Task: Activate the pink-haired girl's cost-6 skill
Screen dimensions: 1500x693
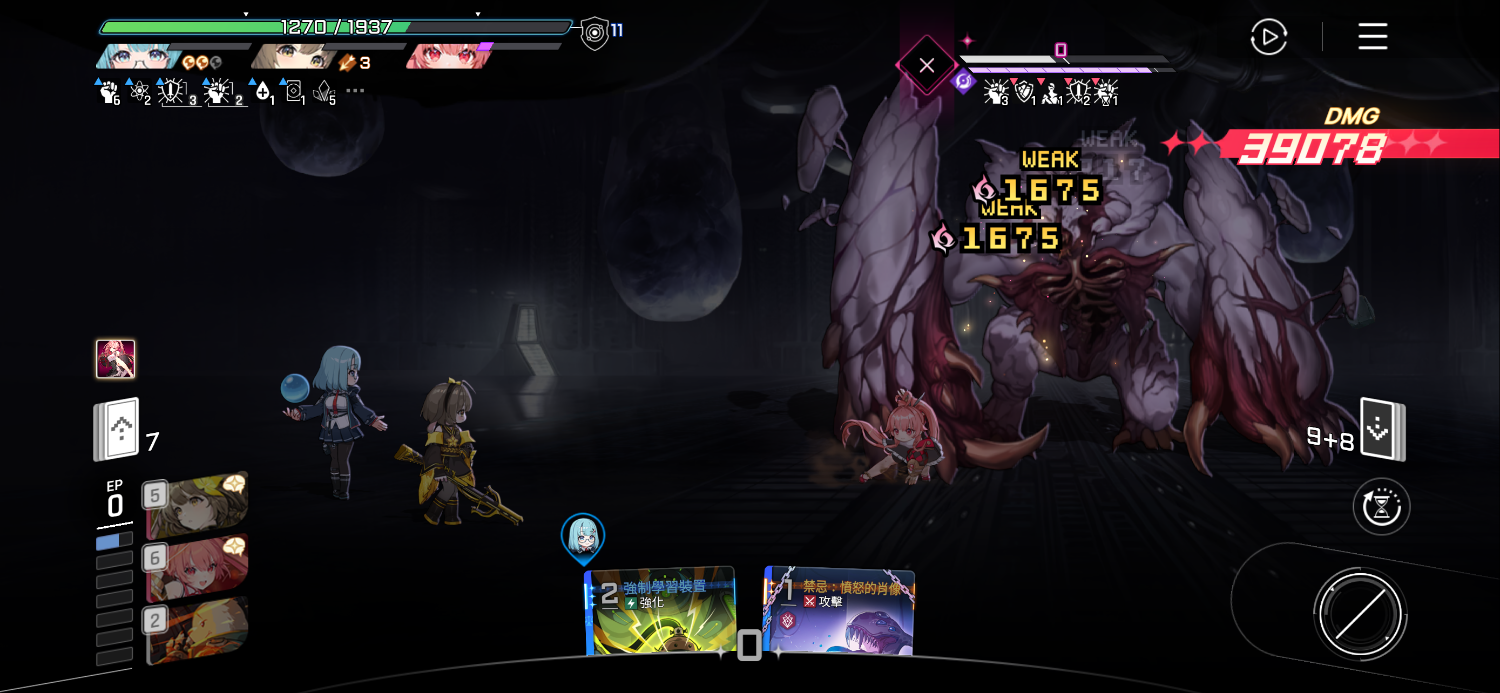Action: [x=197, y=567]
